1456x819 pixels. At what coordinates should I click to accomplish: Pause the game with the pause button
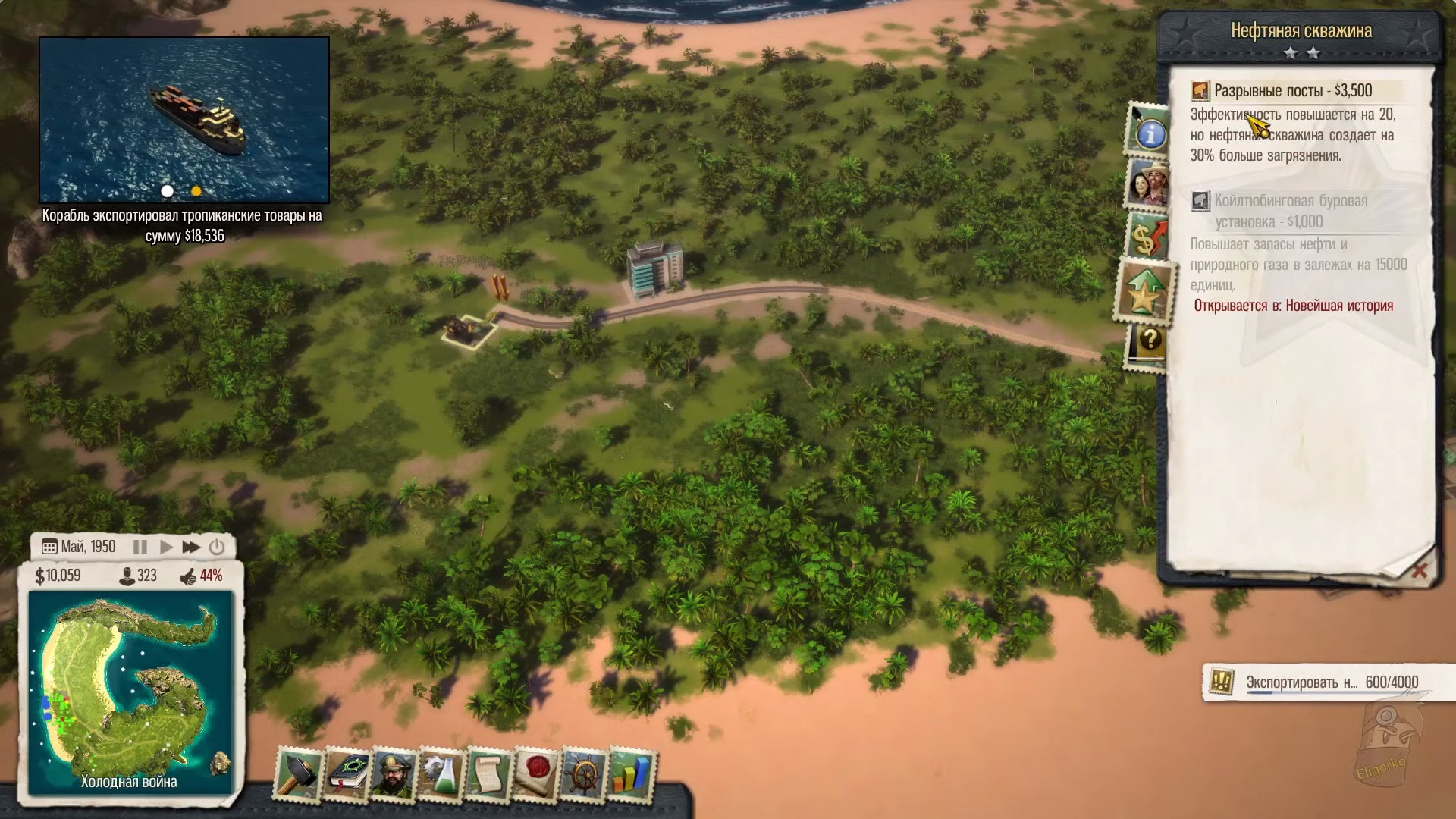click(x=140, y=547)
